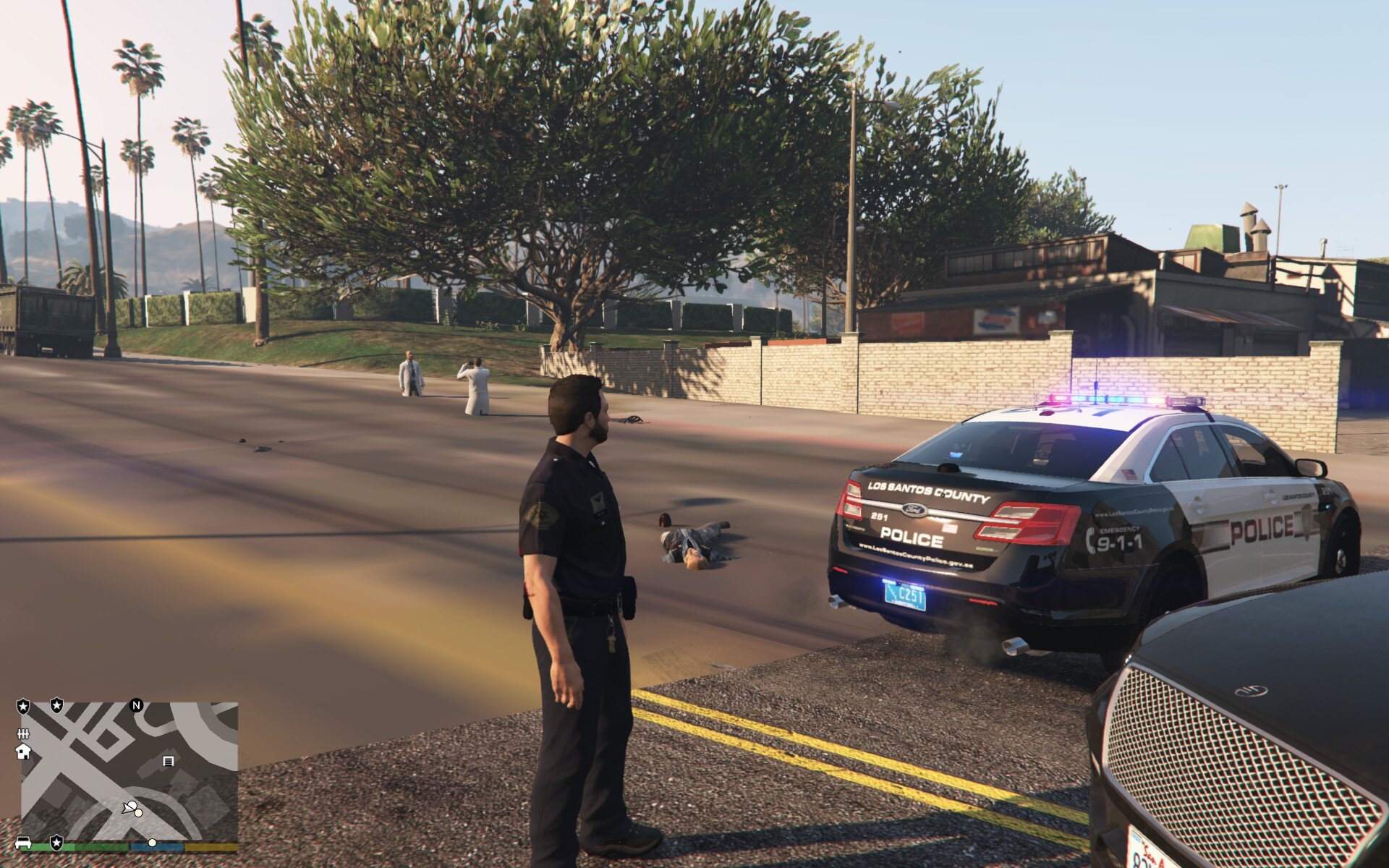Image resolution: width=1389 pixels, height=868 pixels.
Task: Click the player arrow on the minimap
Action: coord(130,808)
